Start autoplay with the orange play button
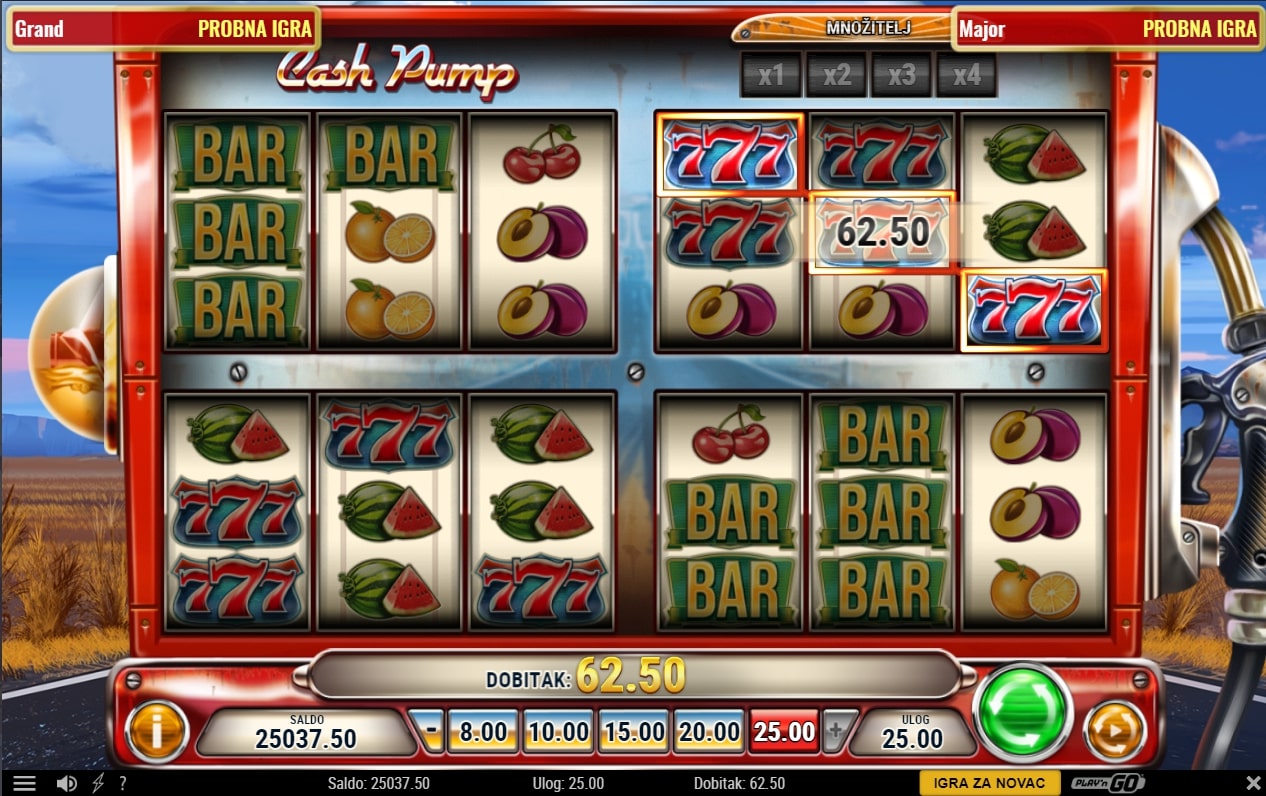The height and width of the screenshot is (796, 1266). tap(1113, 730)
